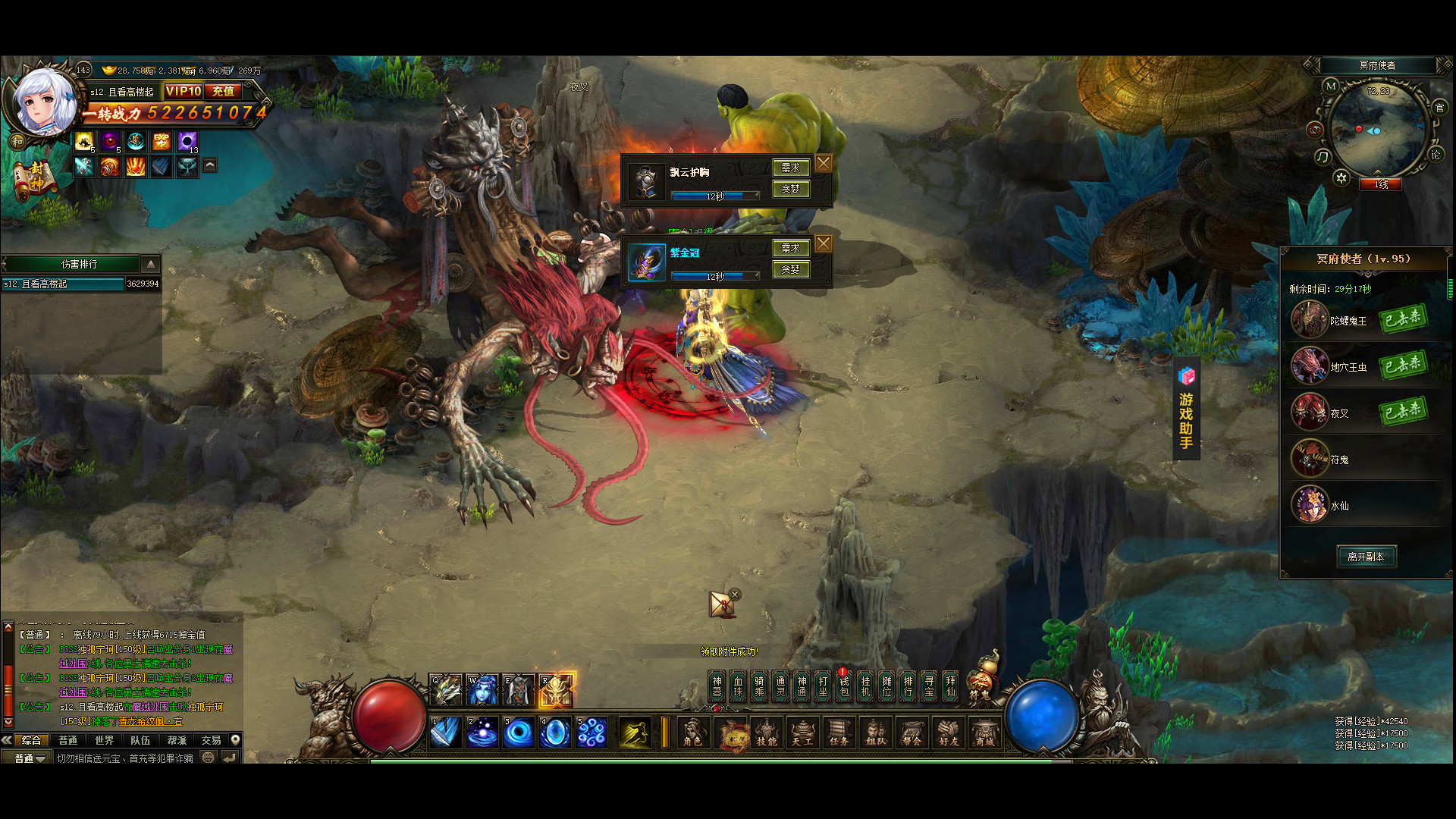This screenshot has height=819, width=1456.
Task: Switch chat to the 世界 world tab
Action: 104,740
